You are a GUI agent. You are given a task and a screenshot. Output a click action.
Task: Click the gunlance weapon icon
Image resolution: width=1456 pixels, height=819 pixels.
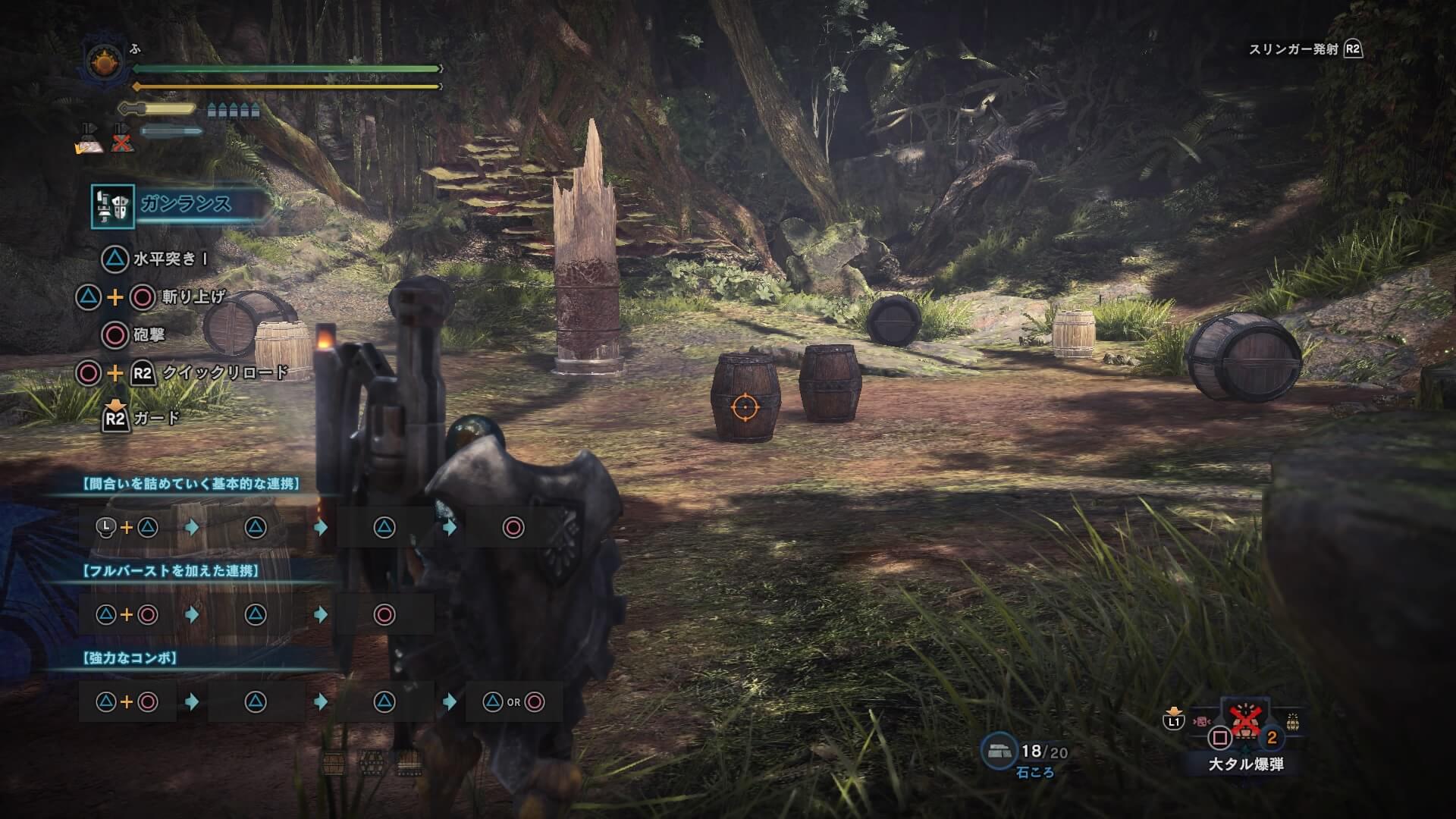coord(112,206)
